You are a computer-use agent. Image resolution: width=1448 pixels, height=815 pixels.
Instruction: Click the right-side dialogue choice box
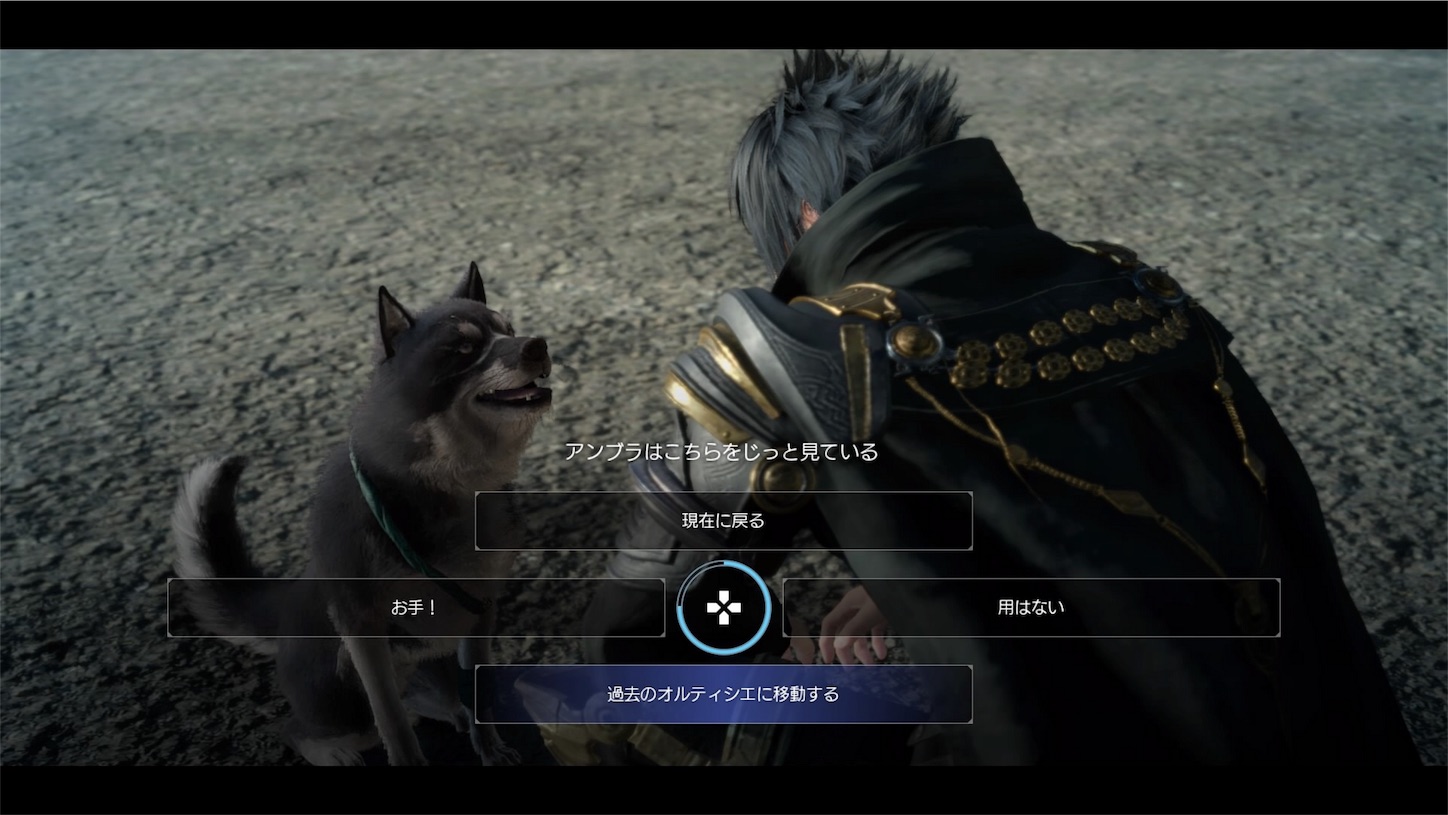1030,607
